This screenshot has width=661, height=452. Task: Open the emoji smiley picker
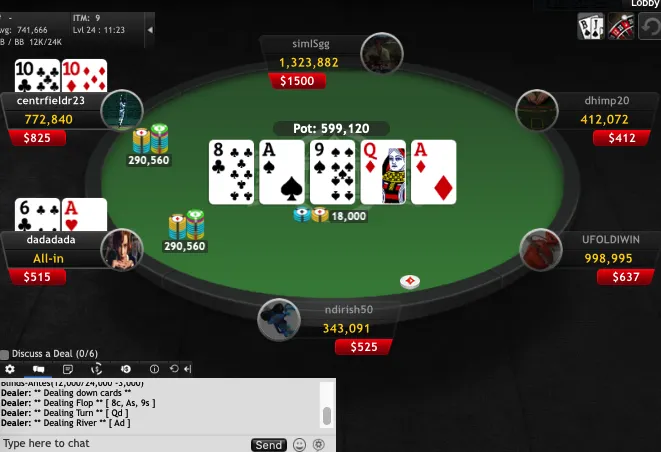[299, 445]
